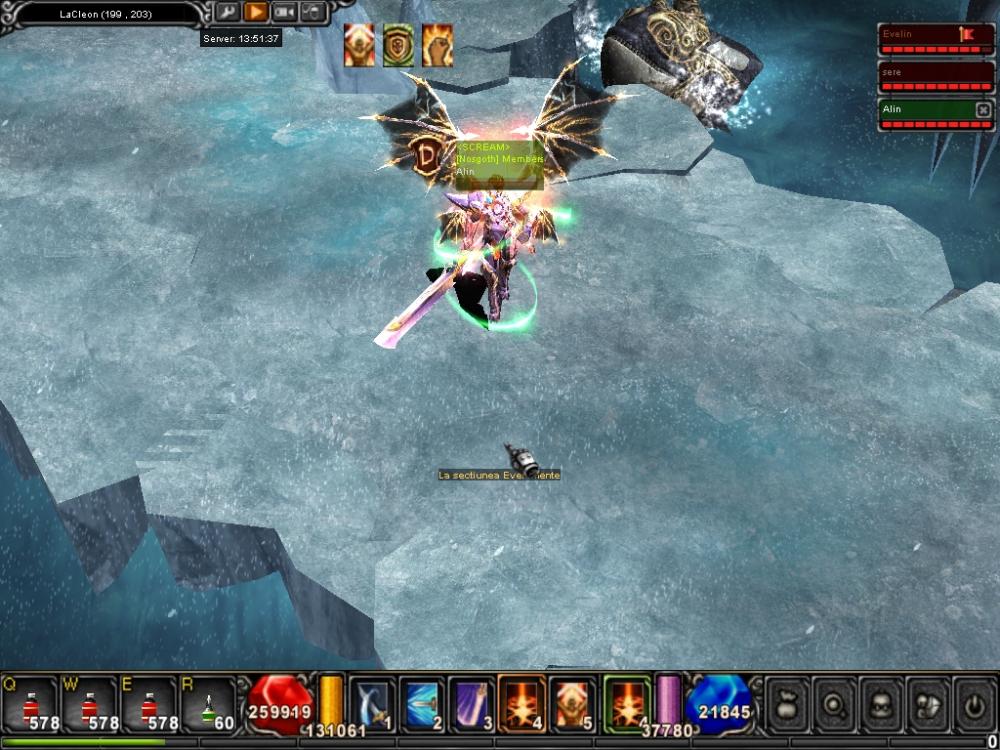Select the flaming fist buff icon
The width and height of the screenshot is (1000, 750).
click(437, 45)
